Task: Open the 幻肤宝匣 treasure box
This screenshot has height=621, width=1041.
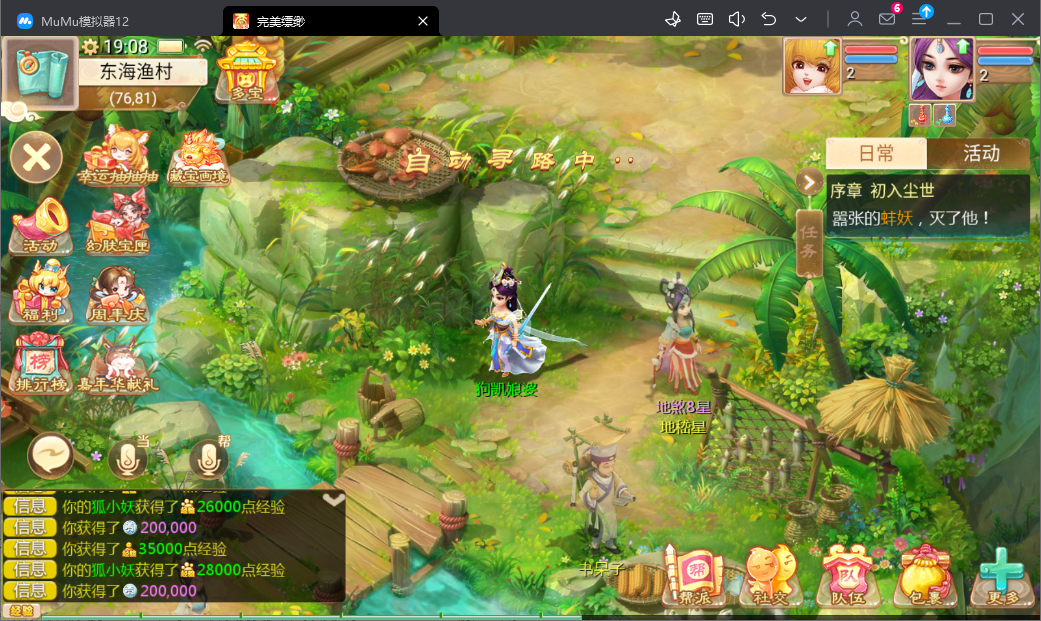Action: (119, 224)
